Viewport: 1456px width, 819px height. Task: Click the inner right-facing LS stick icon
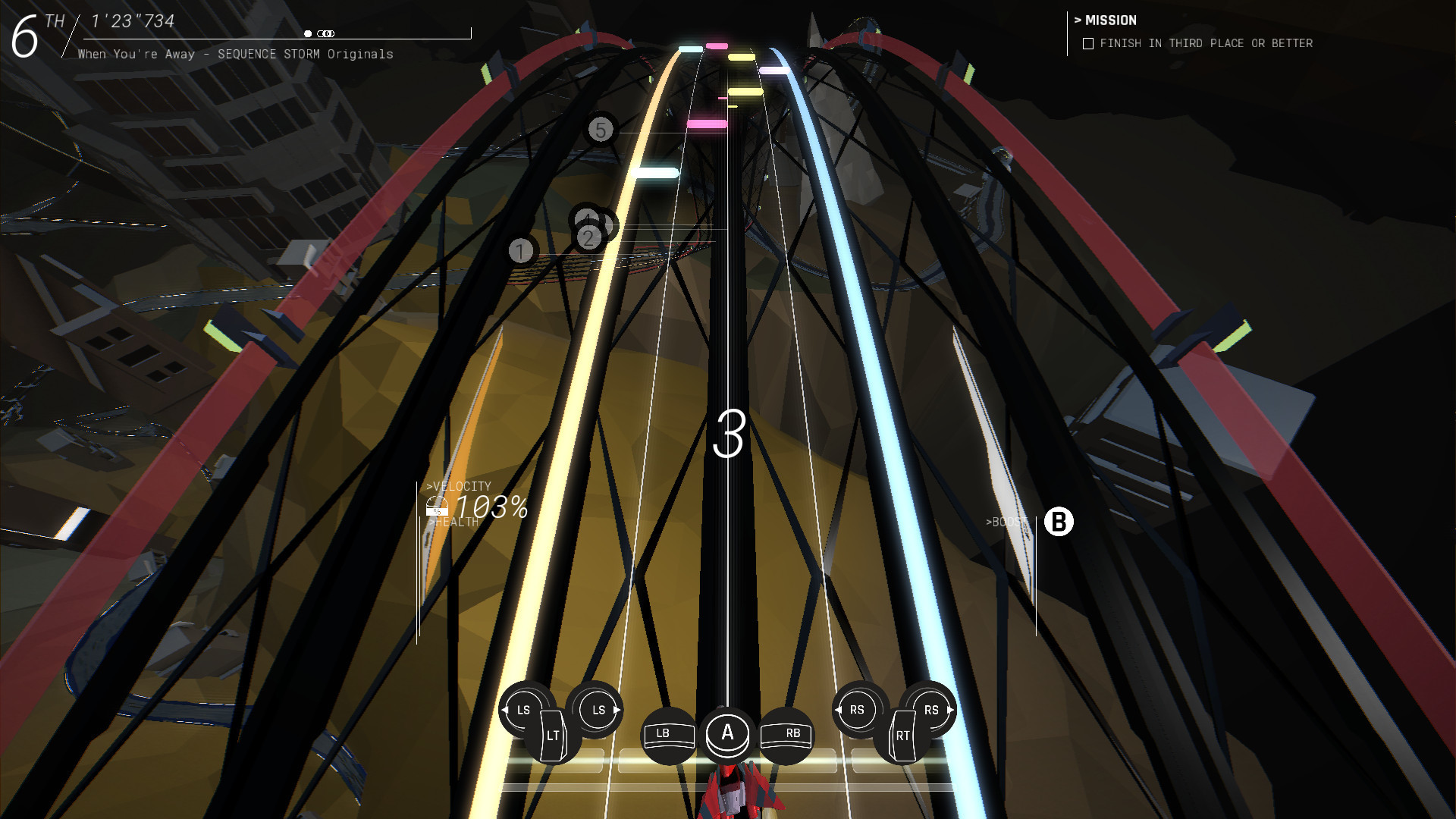[x=598, y=711]
